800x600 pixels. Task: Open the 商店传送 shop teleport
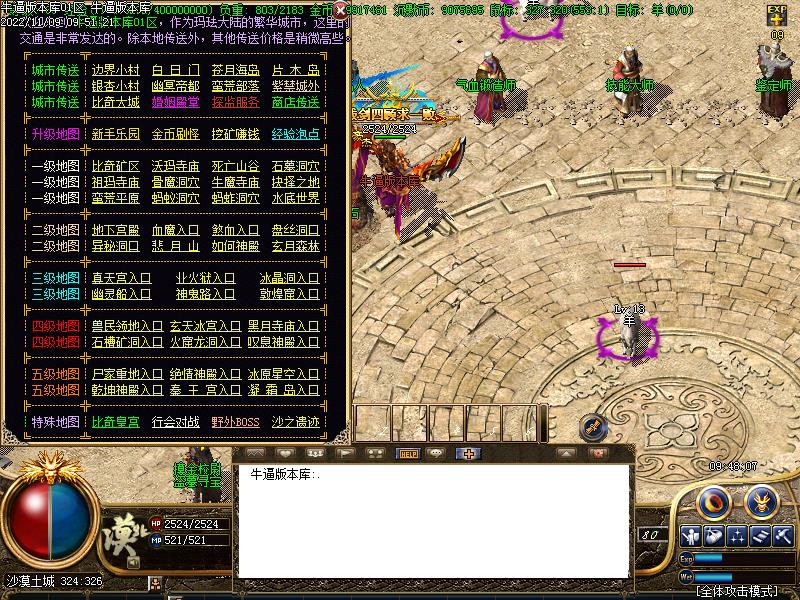295,102
